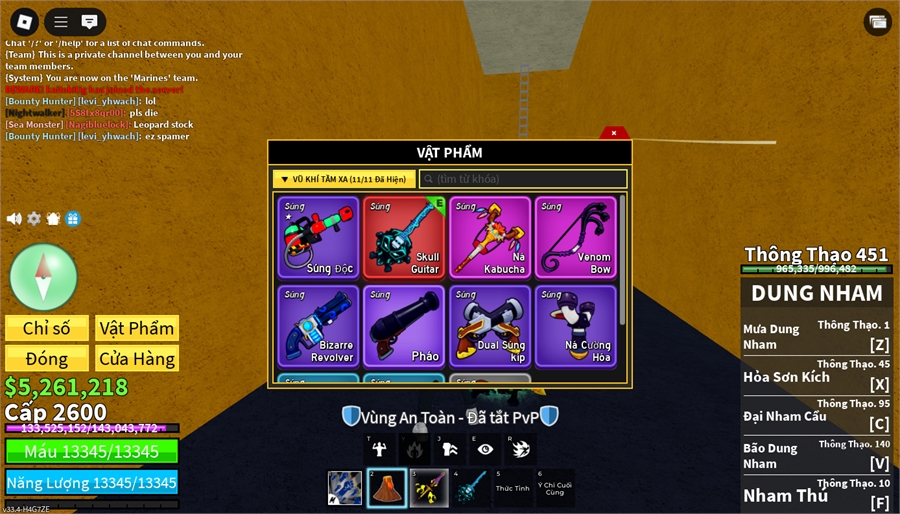Select the Venom Bow item
Image resolution: width=900 pixels, height=514 pixels.
[576, 237]
